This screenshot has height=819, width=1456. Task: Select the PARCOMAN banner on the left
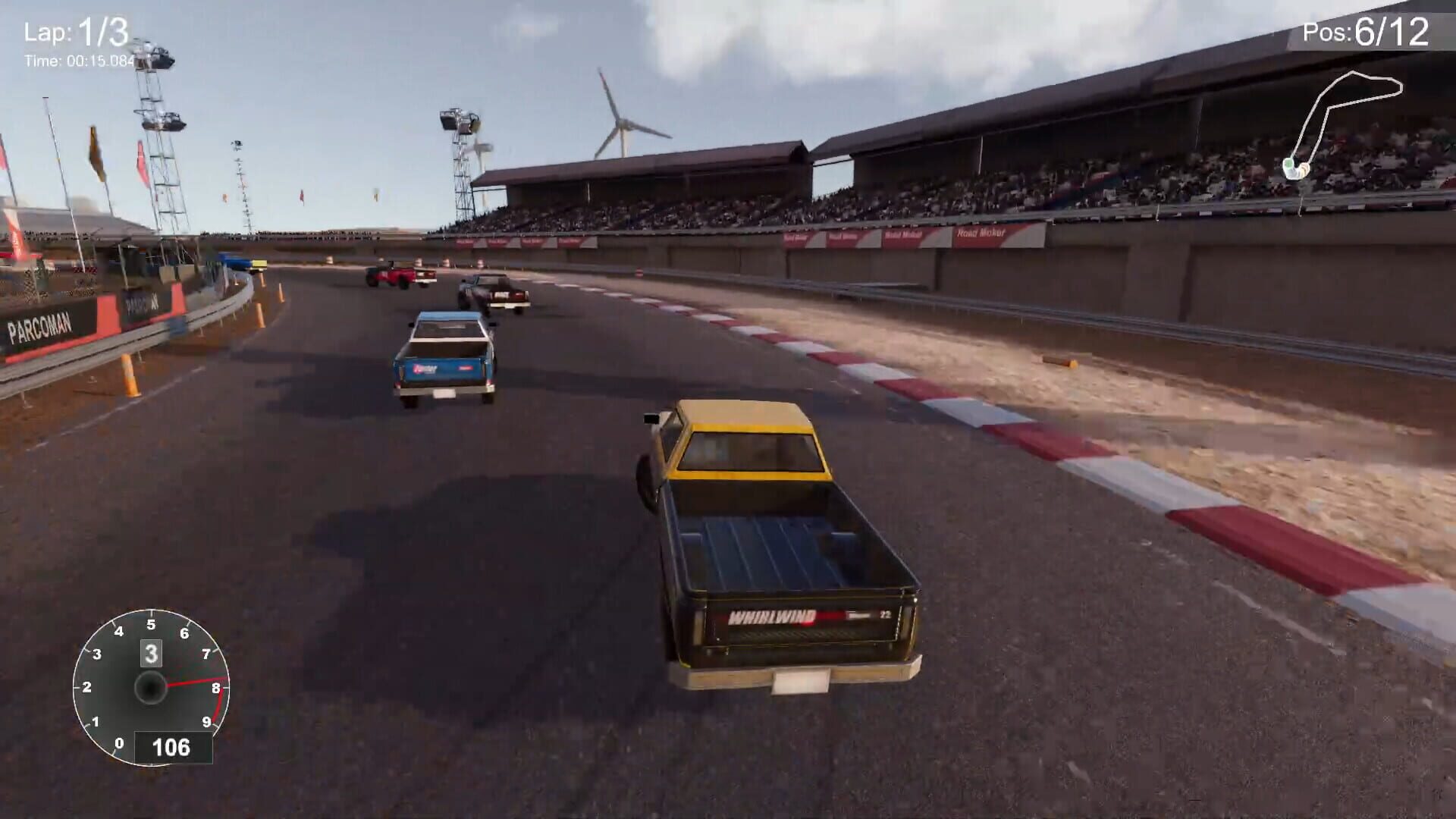coord(39,326)
